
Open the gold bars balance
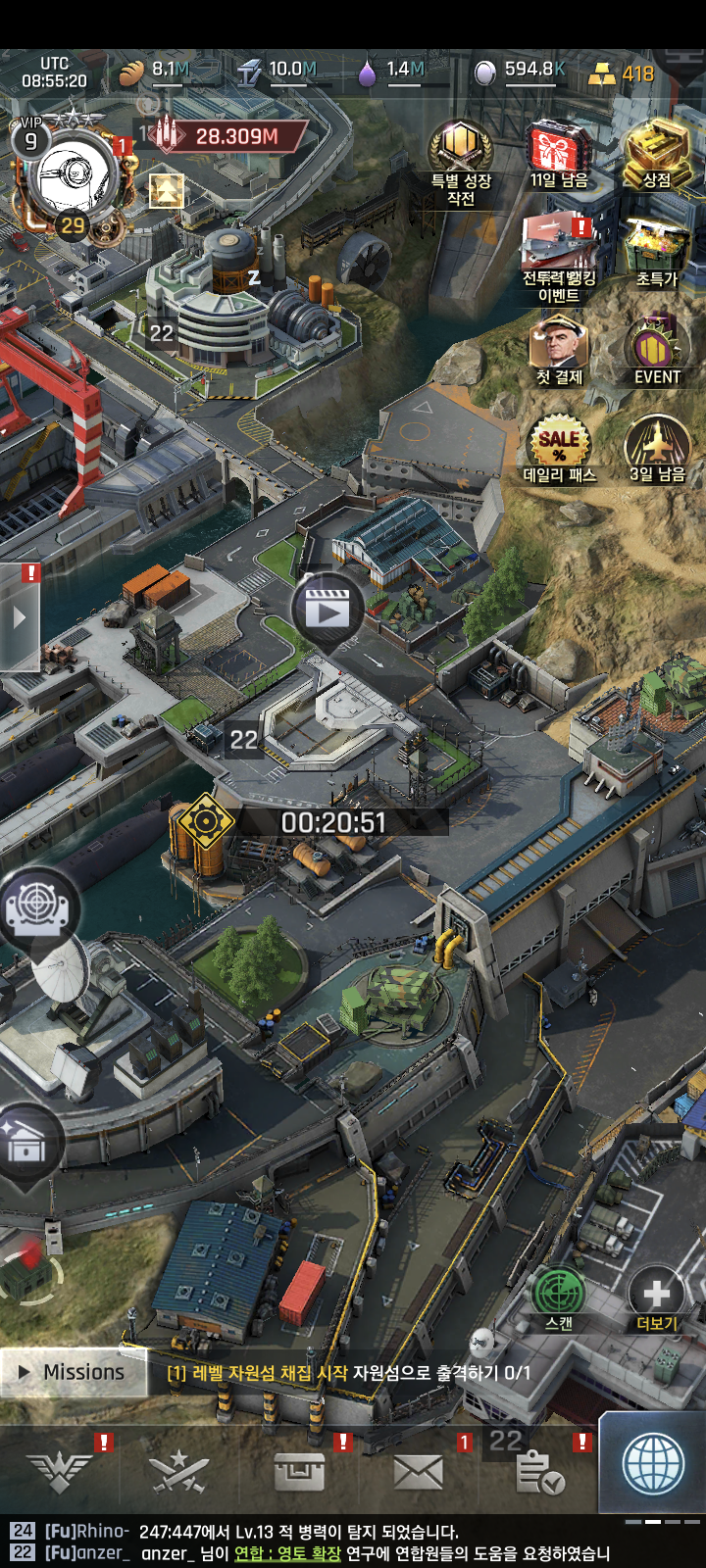(x=622, y=73)
